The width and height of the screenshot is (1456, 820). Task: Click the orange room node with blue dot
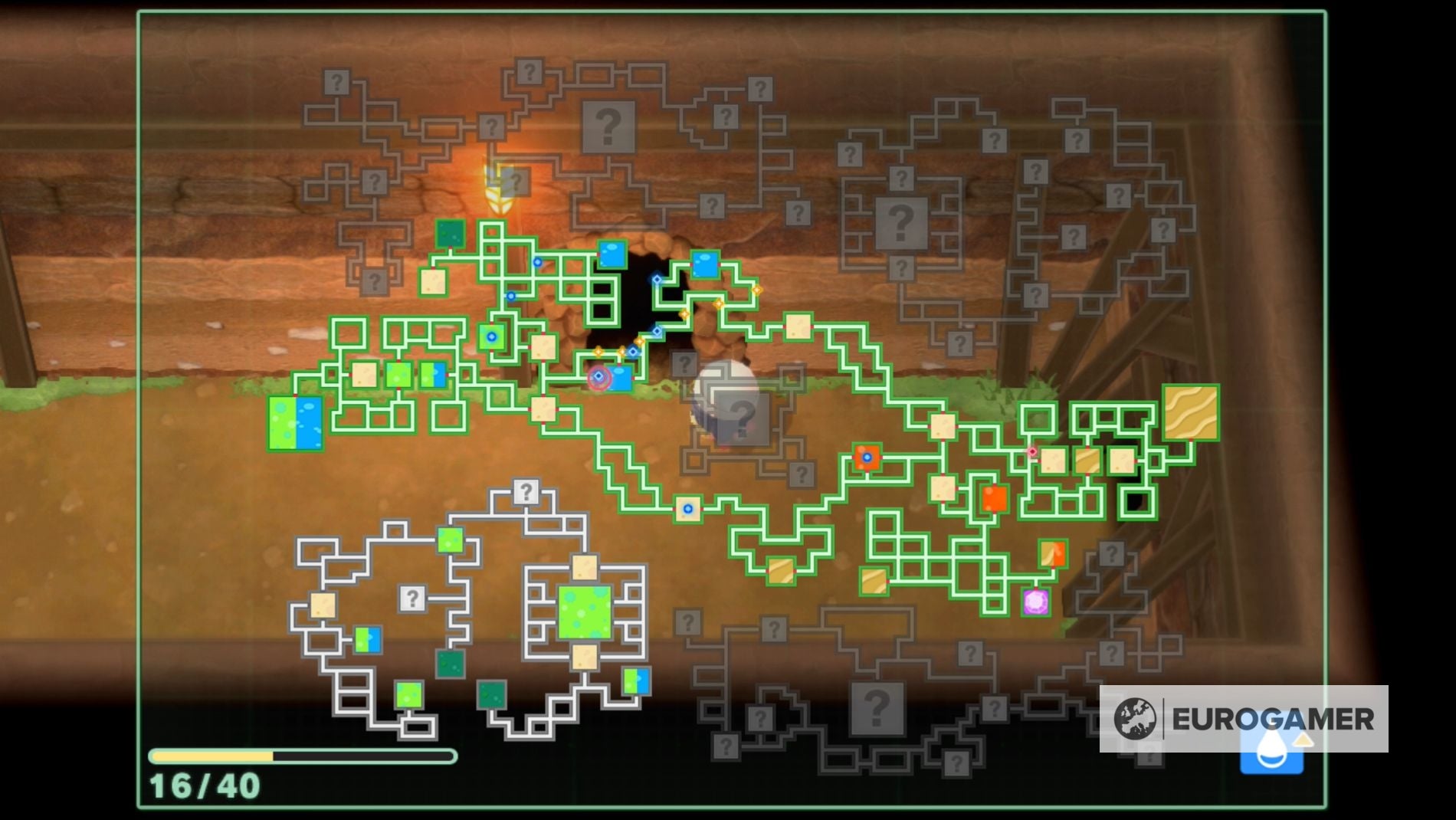click(x=867, y=457)
